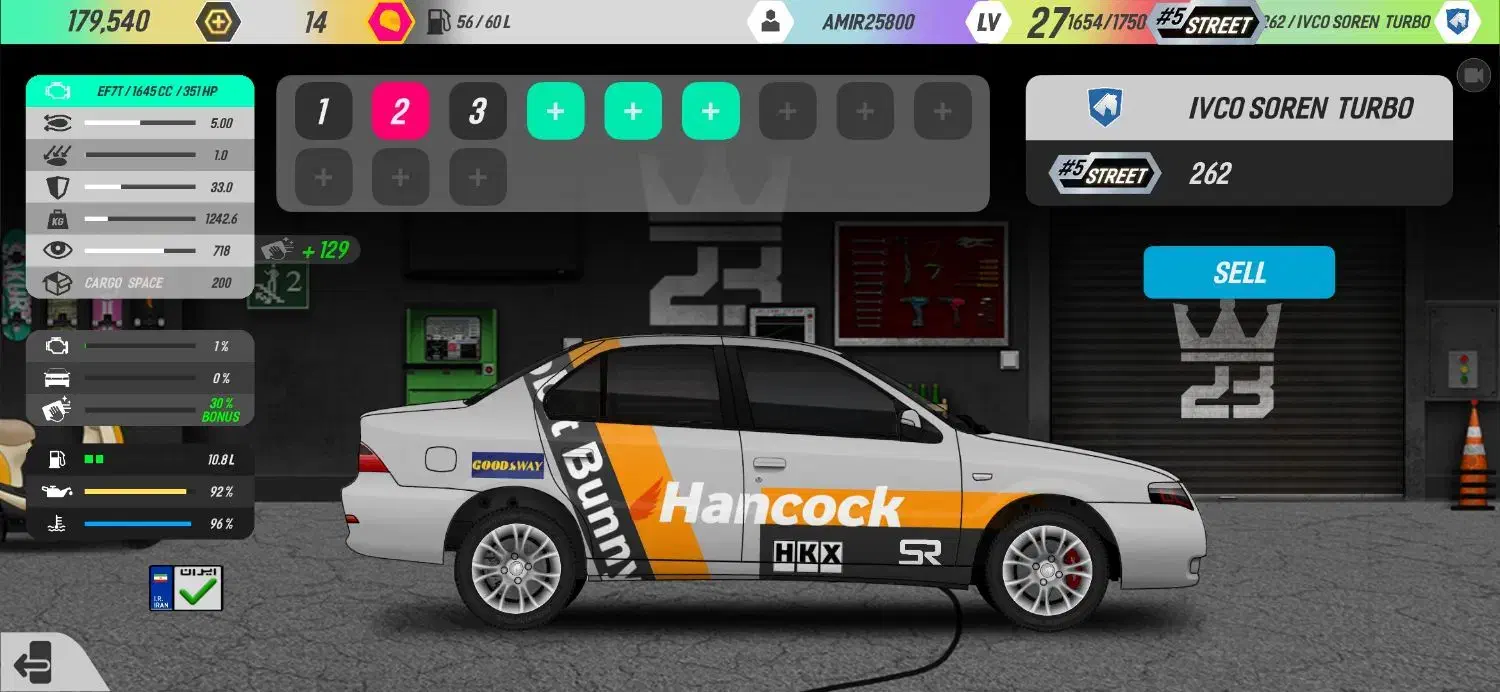
Task: Open the gold coin currency shop
Action: click(x=217, y=22)
